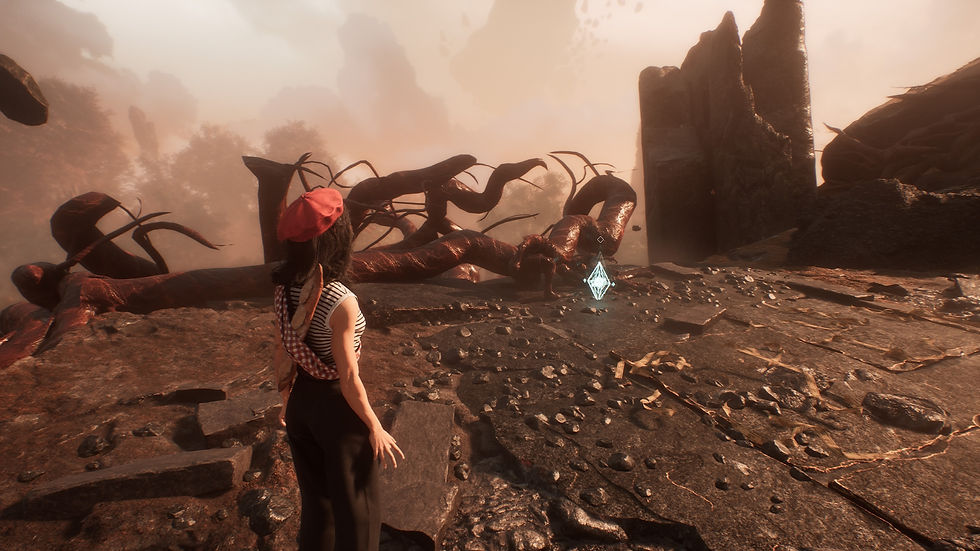Select the glowing diamond interaction marker

coord(598,280)
